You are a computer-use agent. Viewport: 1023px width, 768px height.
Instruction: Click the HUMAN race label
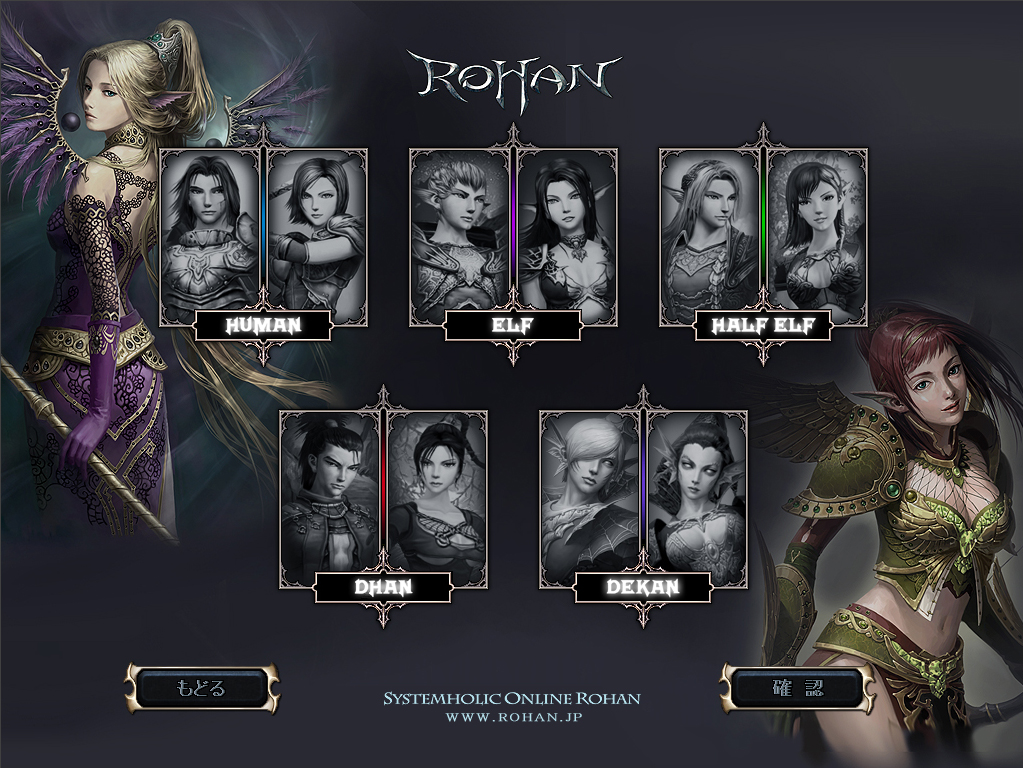[263, 326]
